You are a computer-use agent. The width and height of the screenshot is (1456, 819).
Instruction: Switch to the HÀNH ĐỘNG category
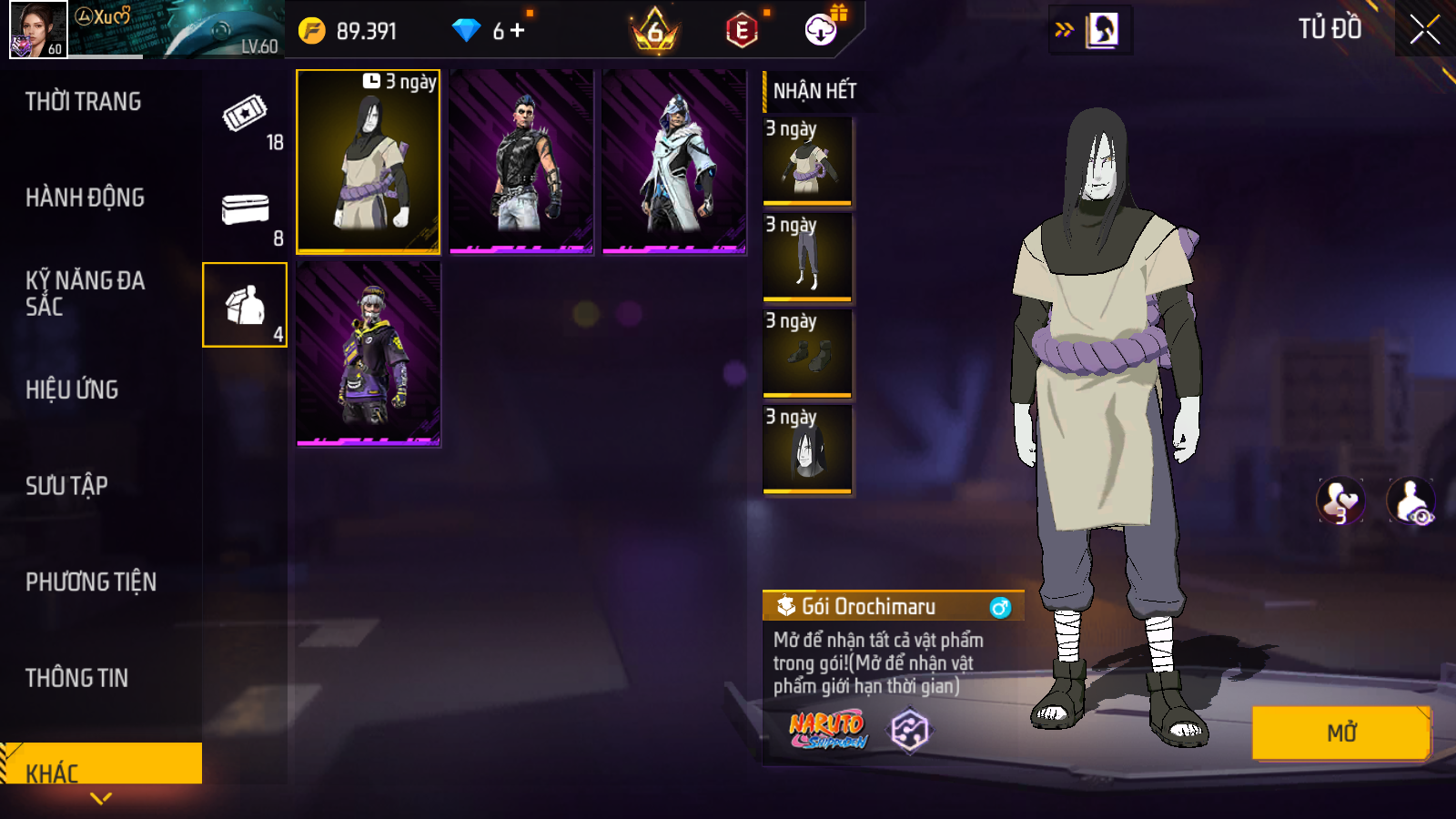click(86, 197)
